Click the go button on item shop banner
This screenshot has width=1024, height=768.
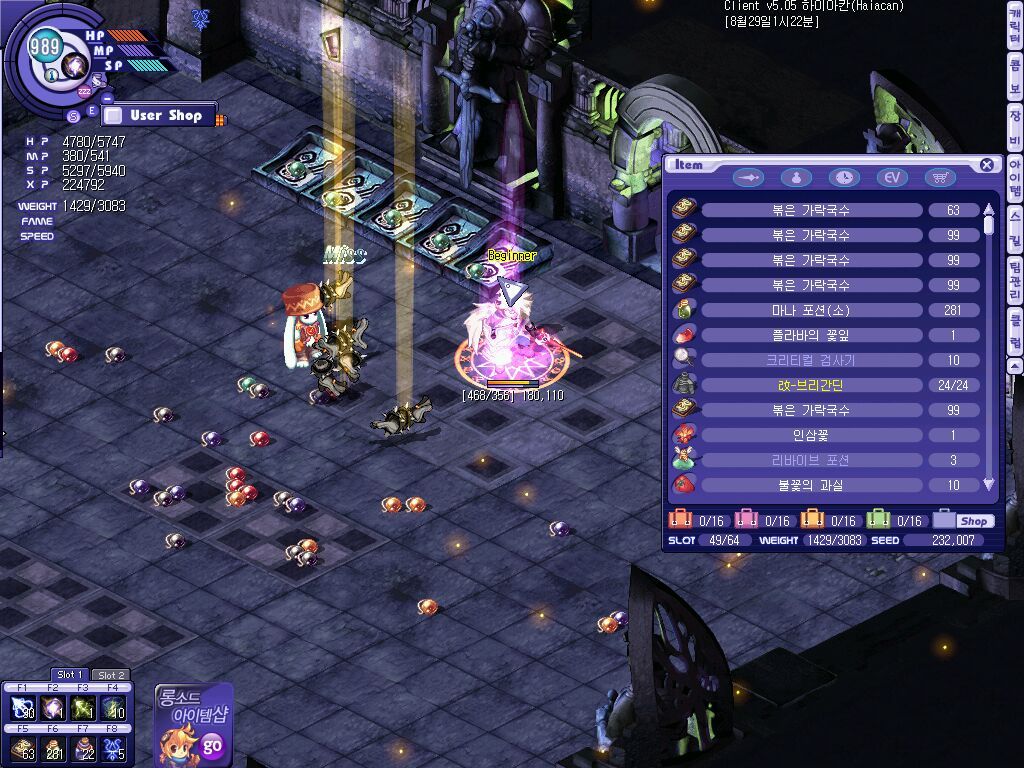212,744
